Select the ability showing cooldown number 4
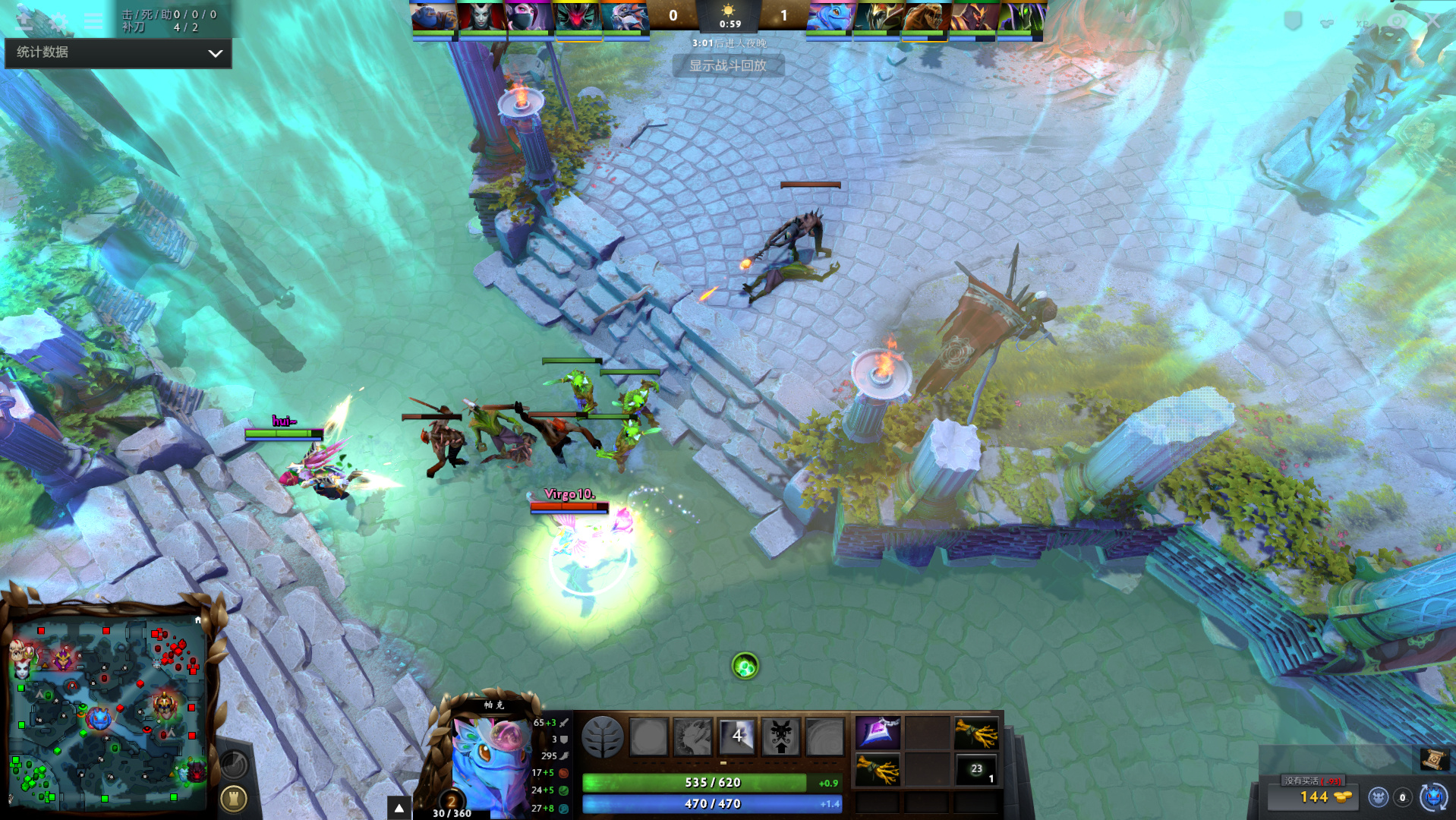Image resolution: width=1456 pixels, height=820 pixels. (736, 736)
